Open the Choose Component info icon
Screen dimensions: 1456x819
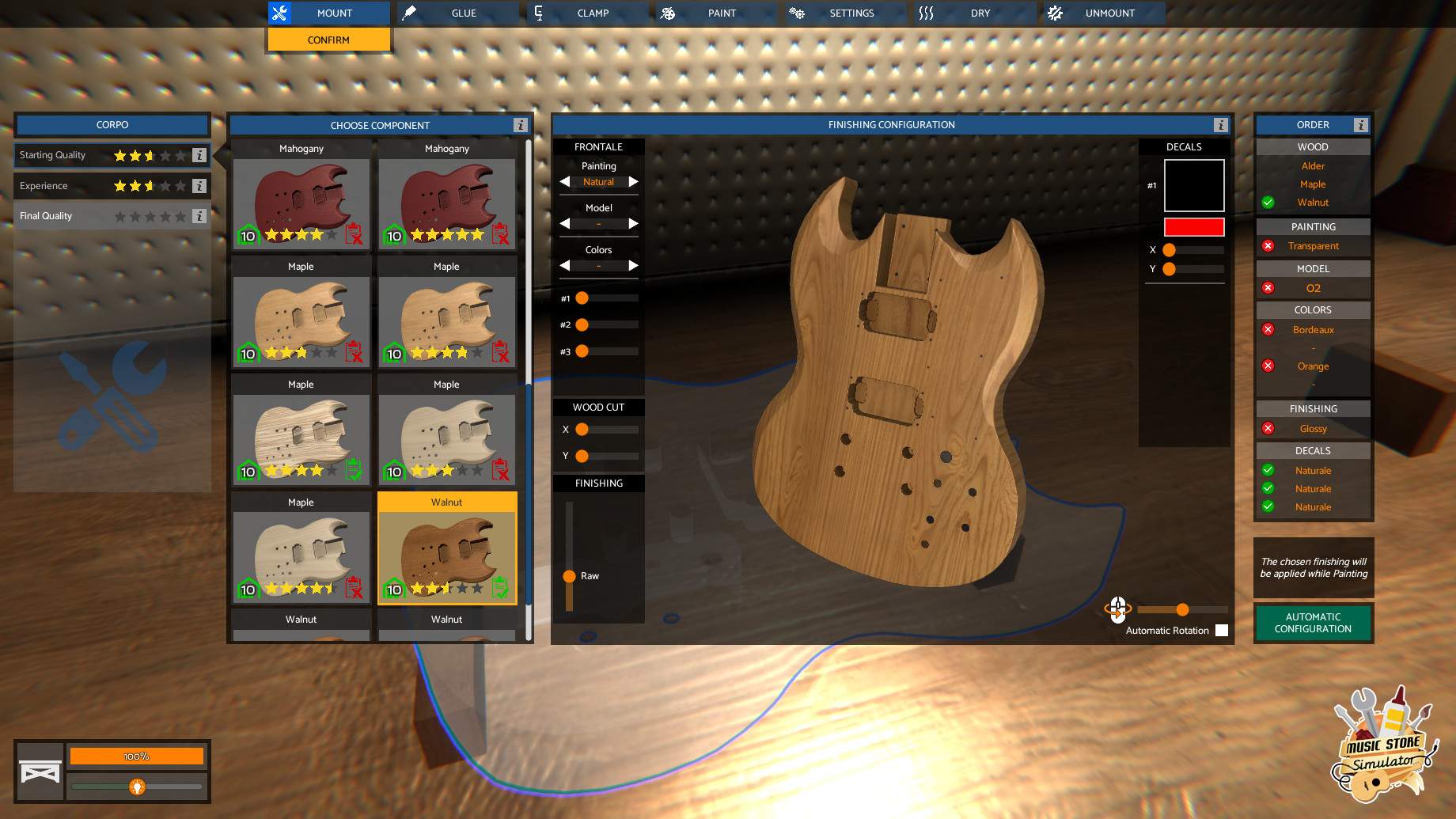[520, 125]
